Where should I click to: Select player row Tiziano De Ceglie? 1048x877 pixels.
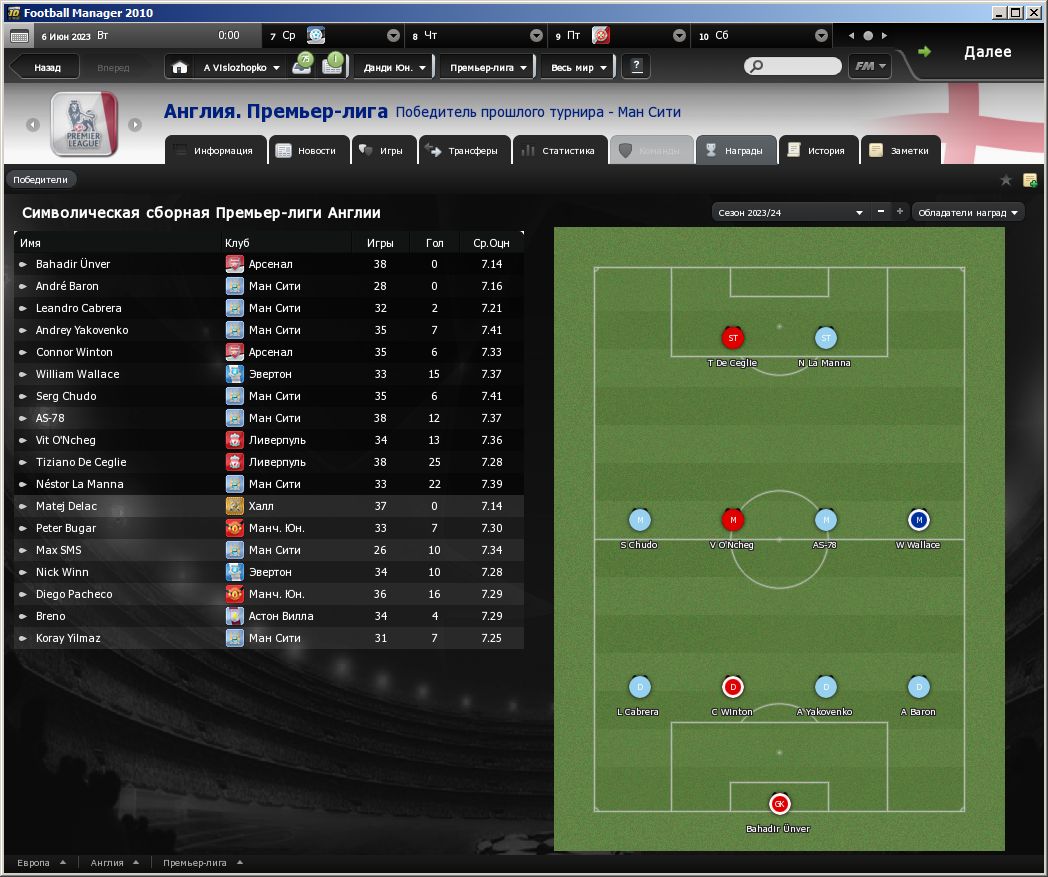pos(81,462)
